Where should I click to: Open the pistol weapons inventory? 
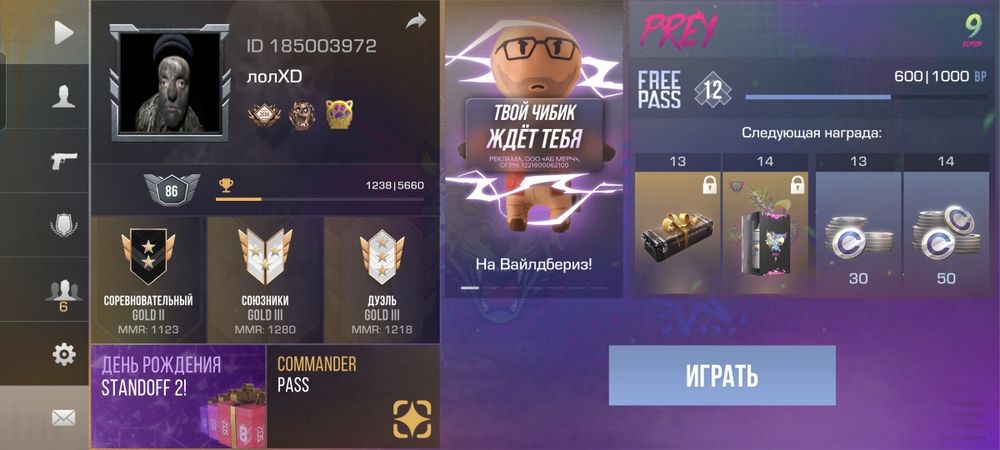coord(63,160)
